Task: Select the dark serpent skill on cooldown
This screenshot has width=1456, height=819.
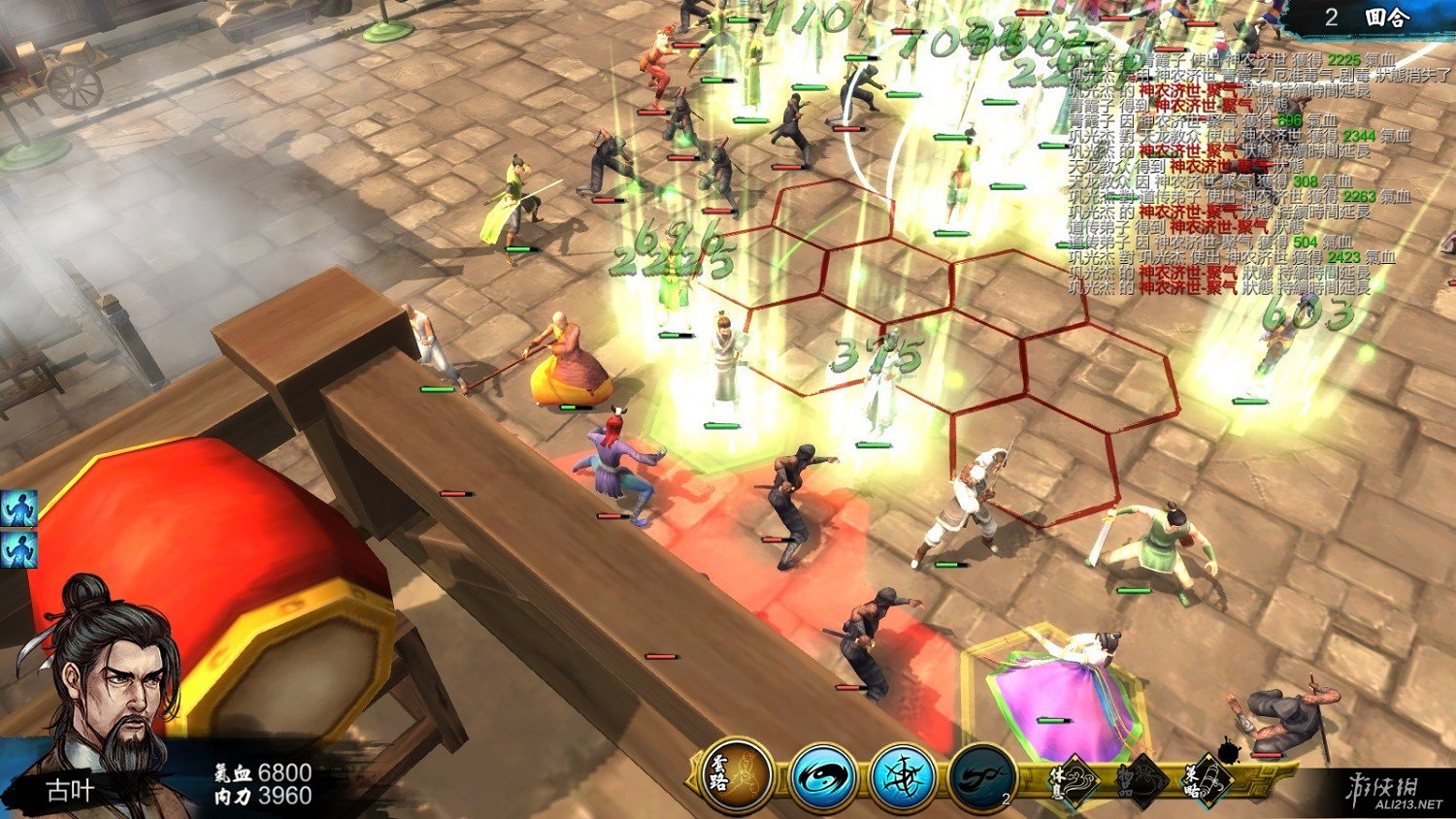Action: (x=981, y=778)
